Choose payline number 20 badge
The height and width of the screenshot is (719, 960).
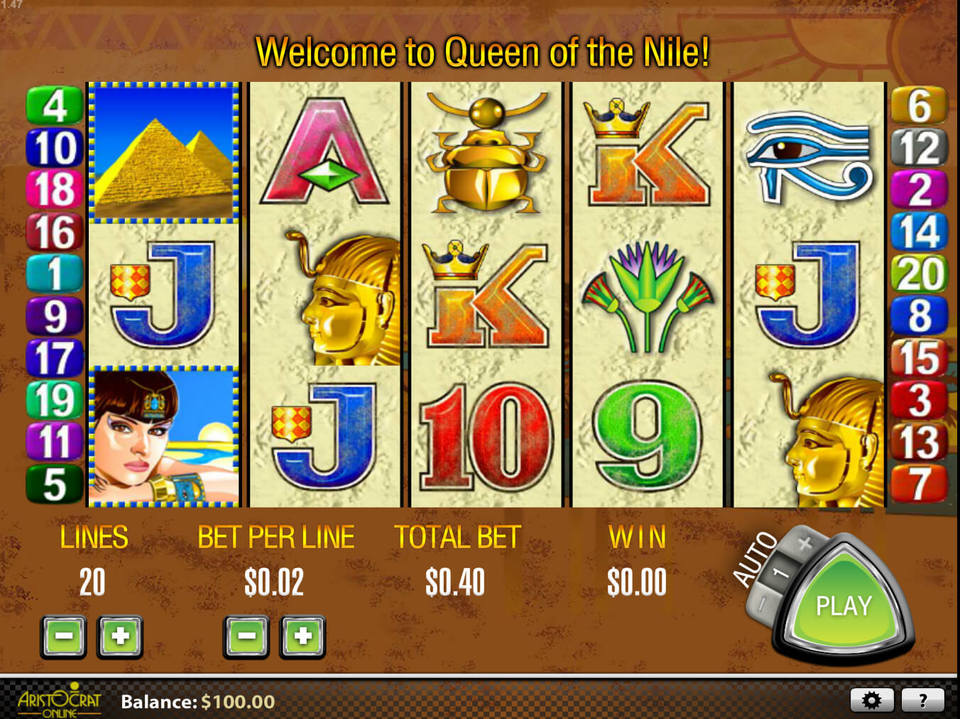click(x=918, y=272)
